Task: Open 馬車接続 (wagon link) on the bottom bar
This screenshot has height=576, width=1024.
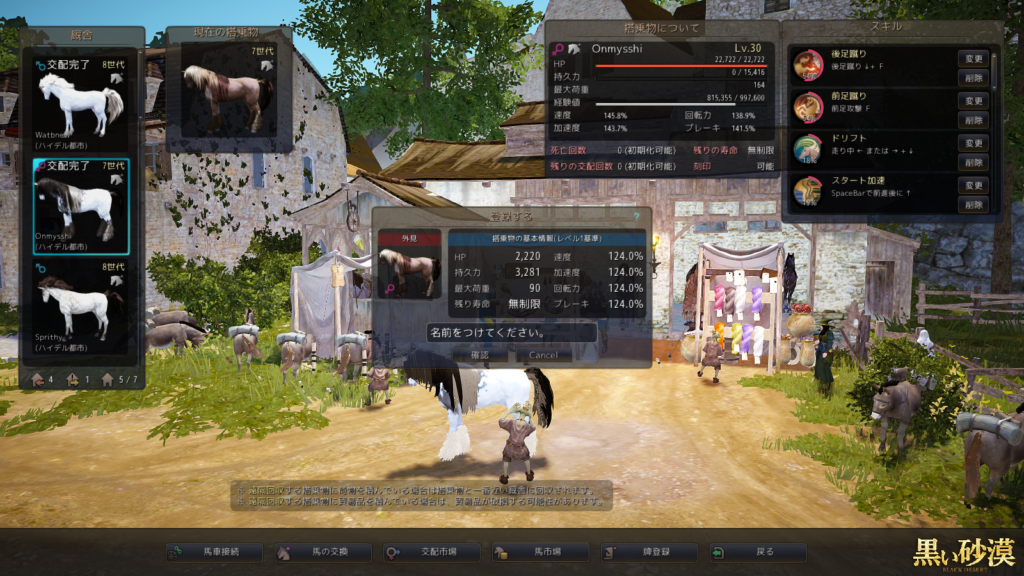Action: 215,552
